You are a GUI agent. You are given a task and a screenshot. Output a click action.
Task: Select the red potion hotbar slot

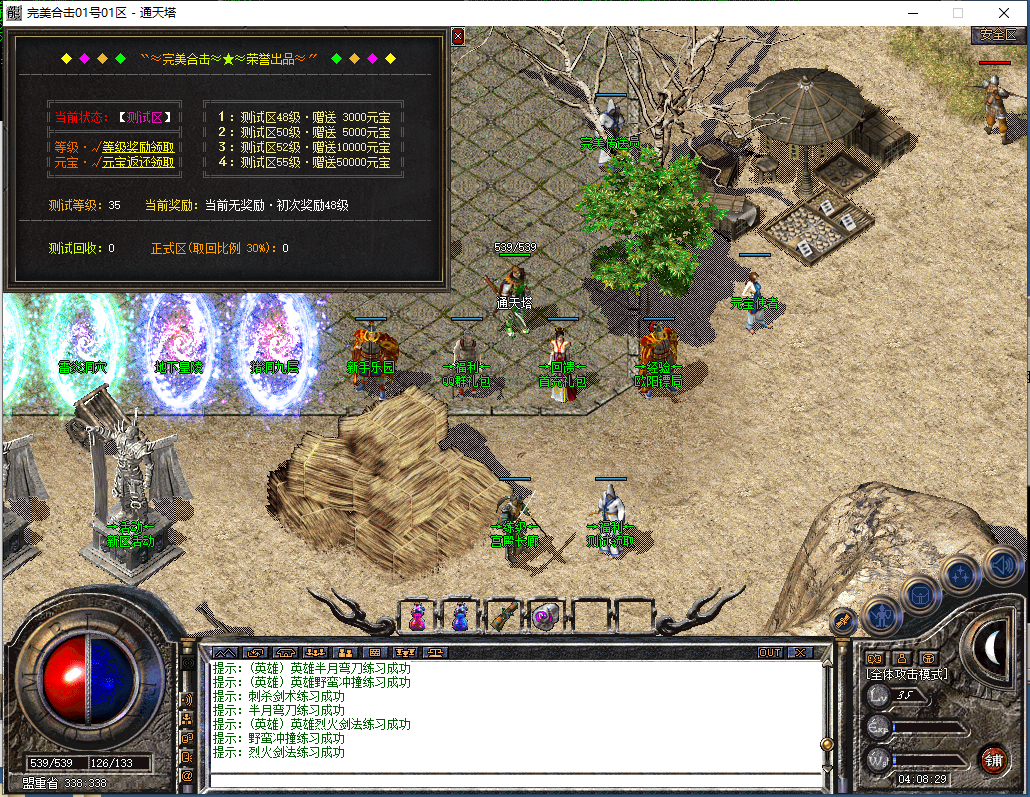(417, 616)
